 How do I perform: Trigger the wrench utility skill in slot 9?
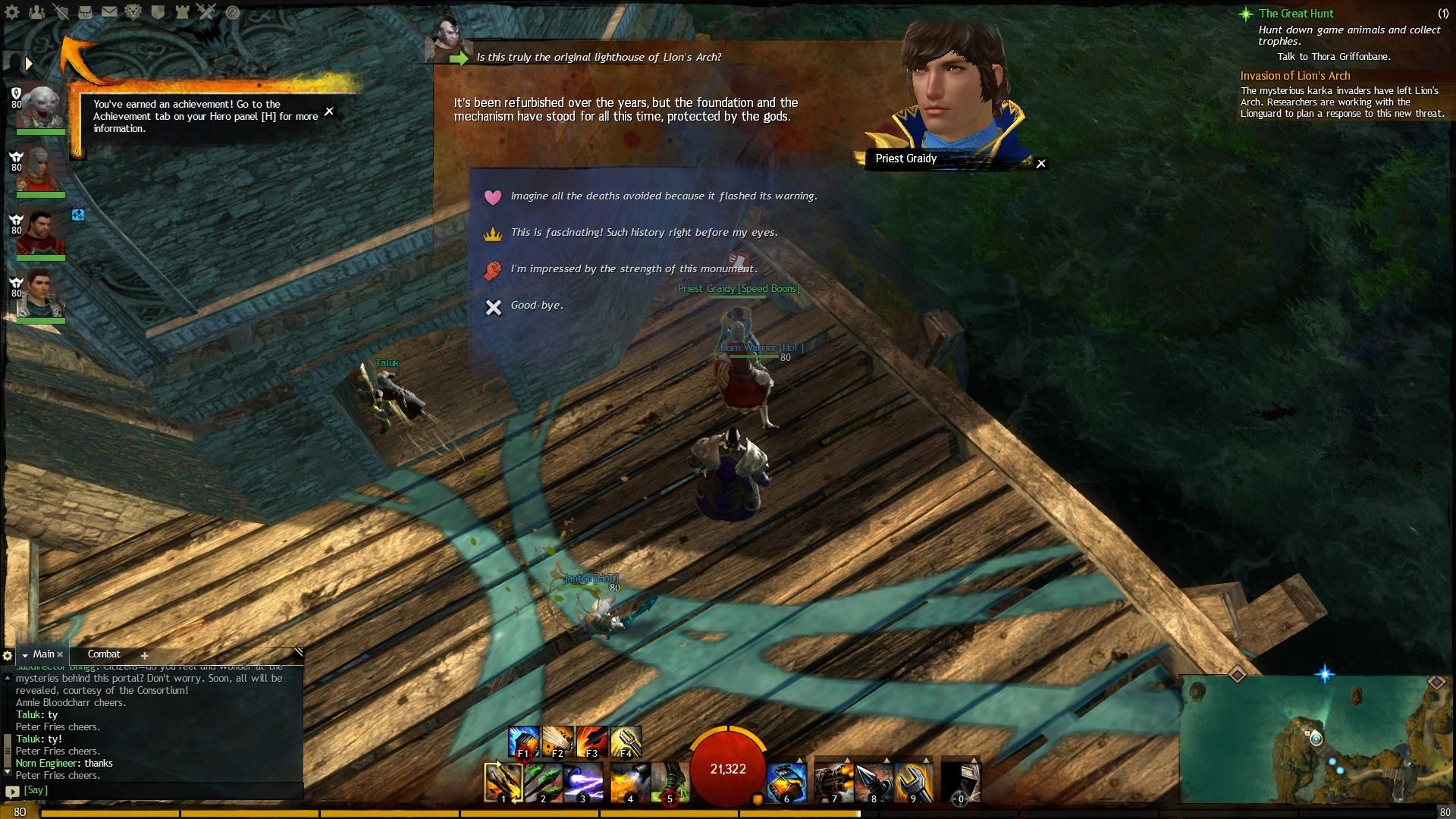(x=913, y=783)
